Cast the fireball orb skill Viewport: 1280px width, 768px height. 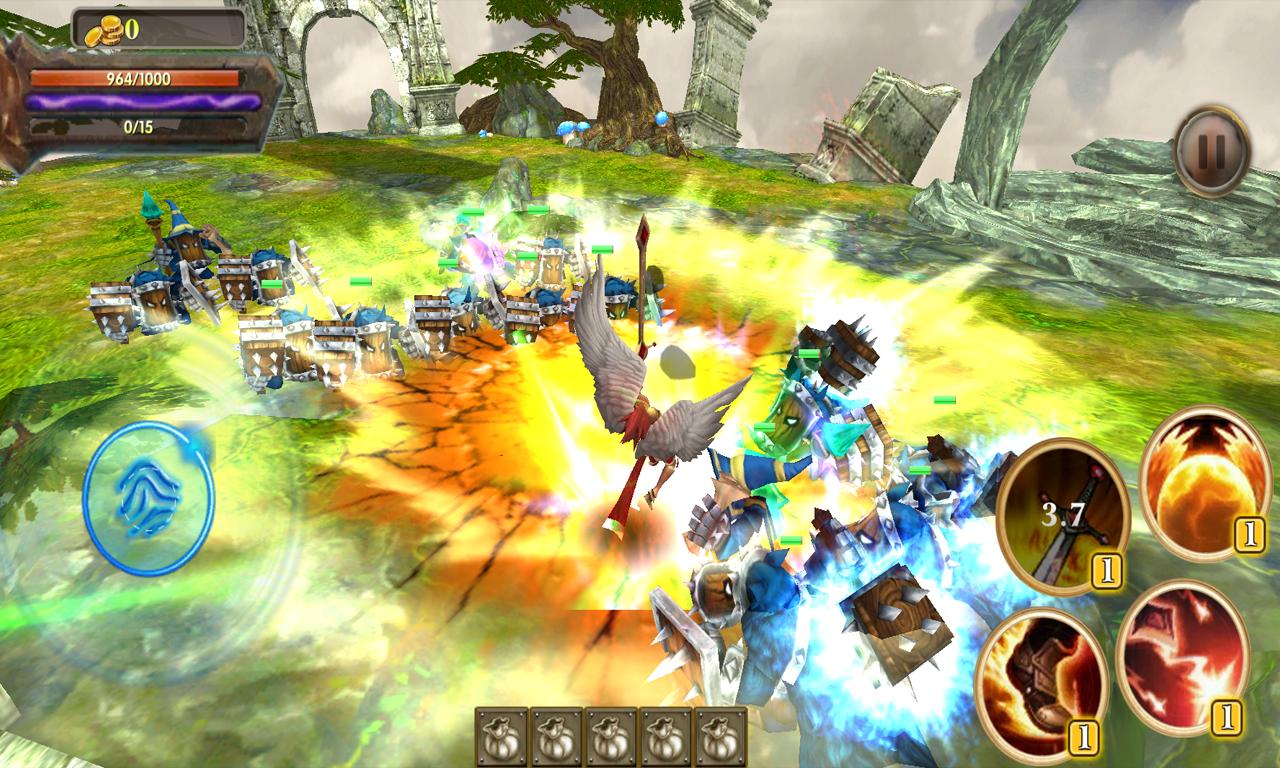1205,481
